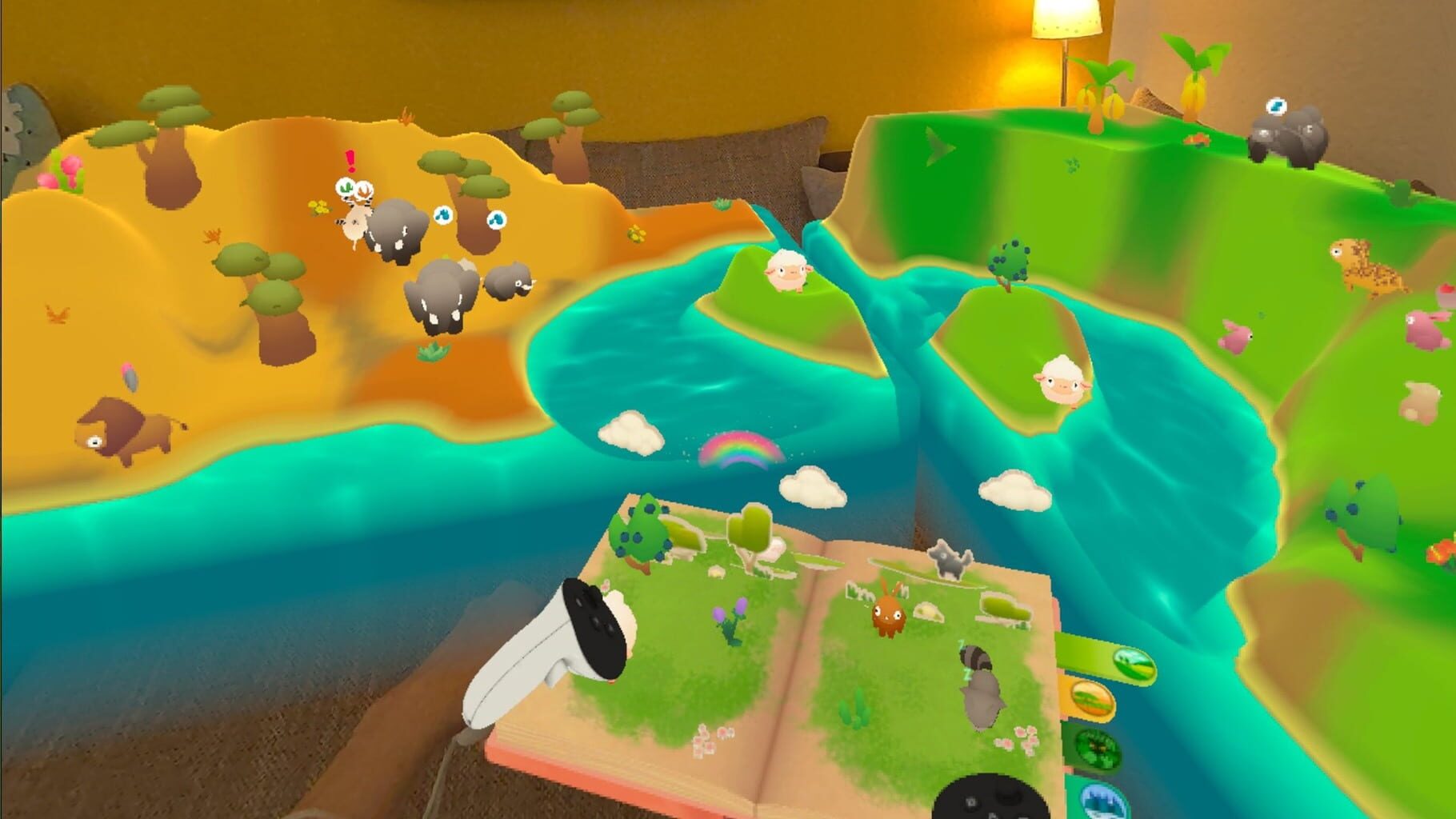
Task: Open the blue snow biome bookmark icon
Action: 1104,804
